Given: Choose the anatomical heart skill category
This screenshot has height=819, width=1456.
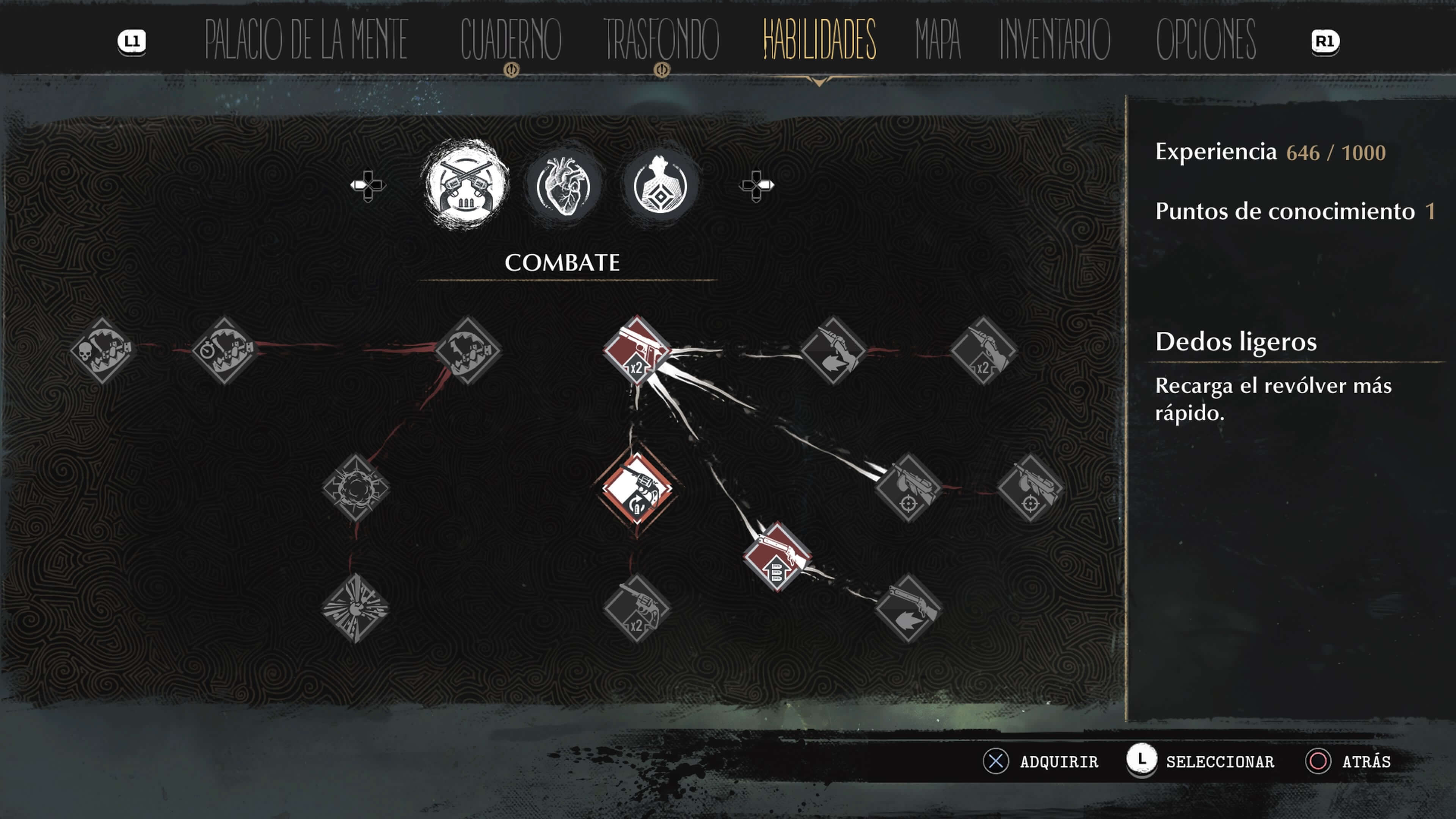Looking at the screenshot, I should pyautogui.click(x=563, y=185).
